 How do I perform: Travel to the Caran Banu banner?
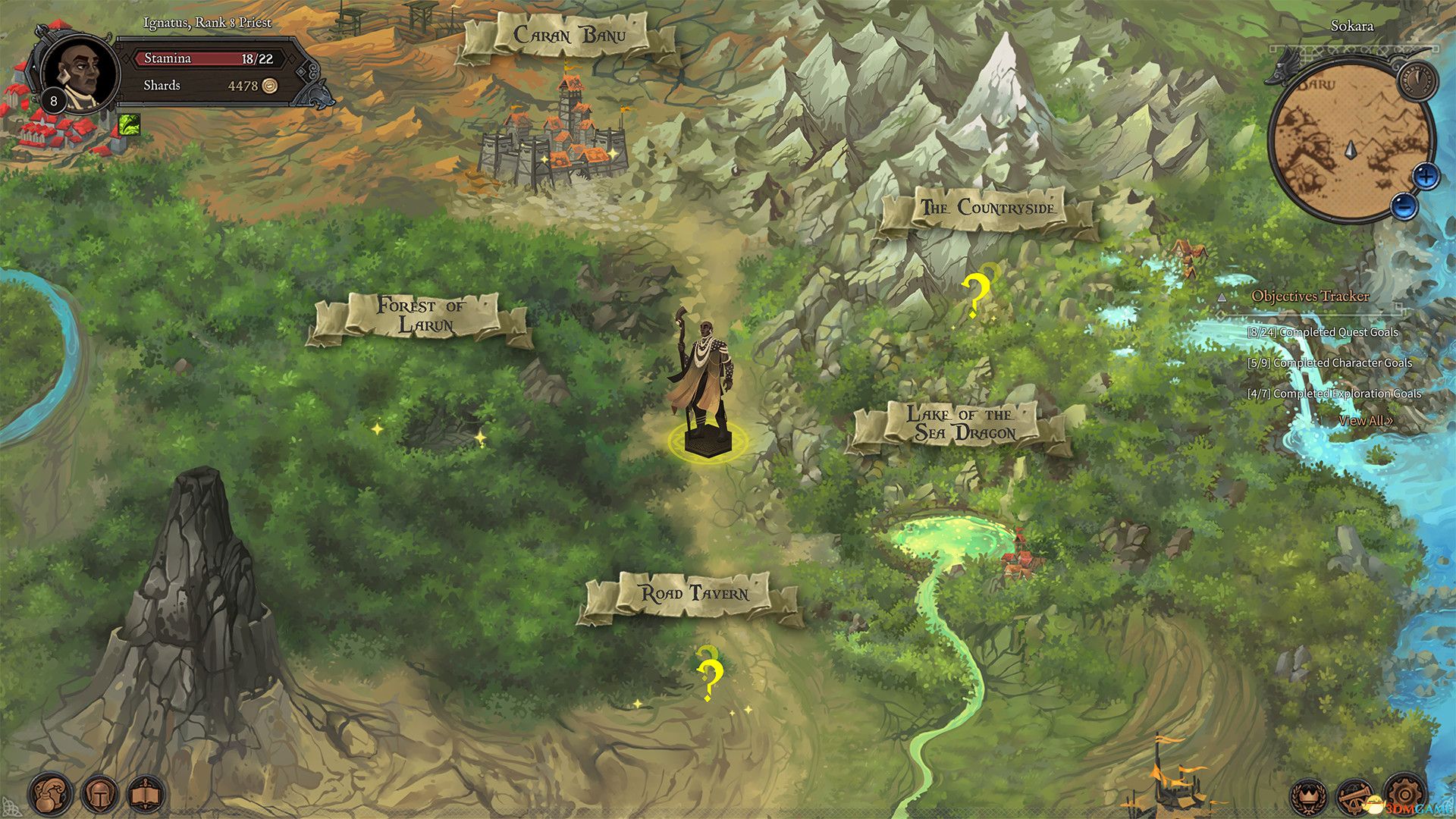click(572, 33)
